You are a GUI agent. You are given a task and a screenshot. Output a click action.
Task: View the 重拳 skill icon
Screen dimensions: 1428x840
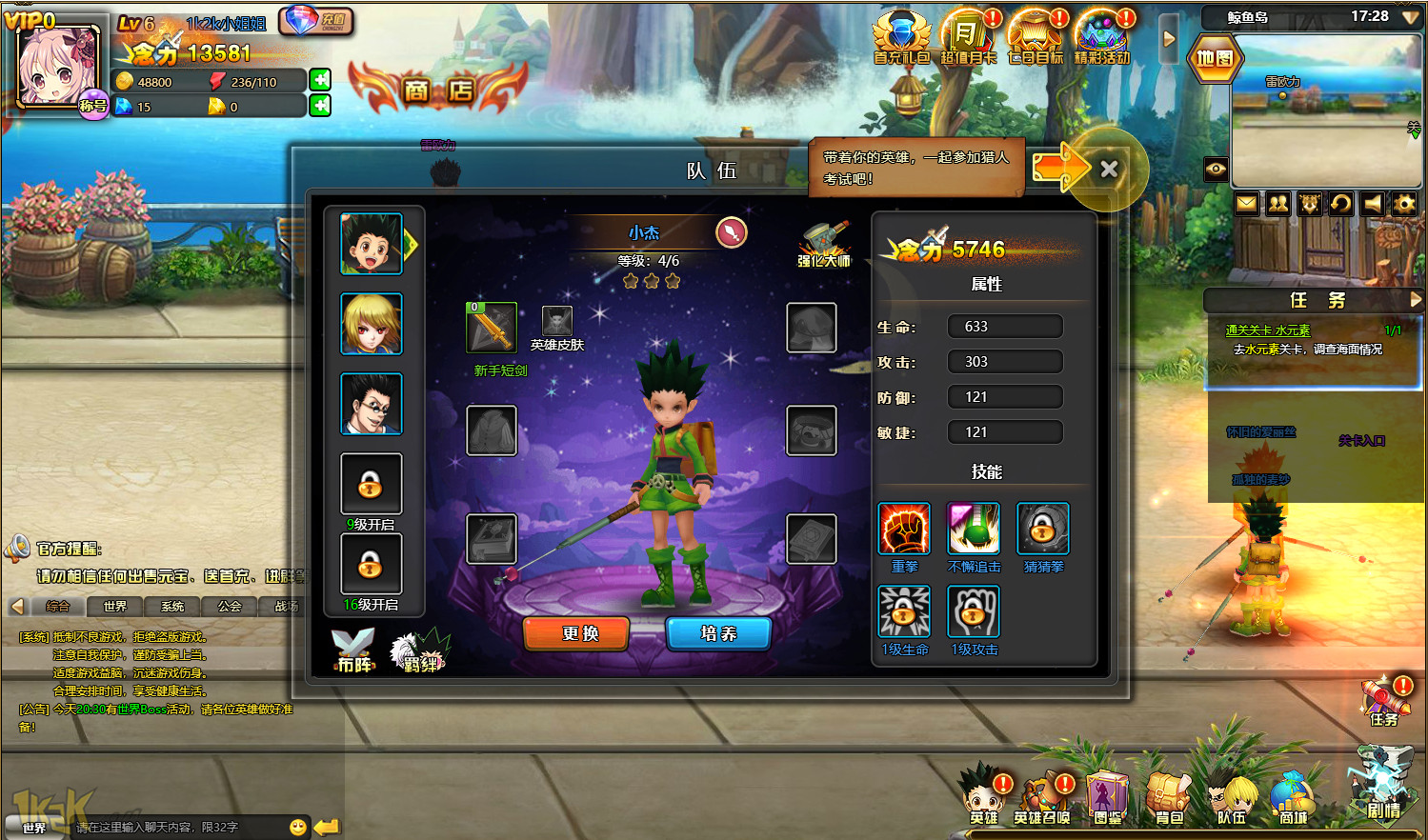903,529
